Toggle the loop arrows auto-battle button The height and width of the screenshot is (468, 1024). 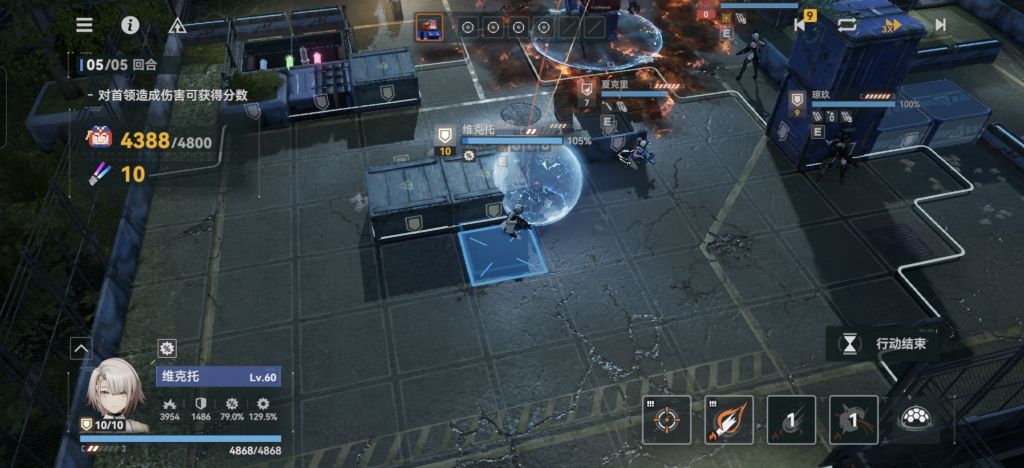tap(847, 25)
